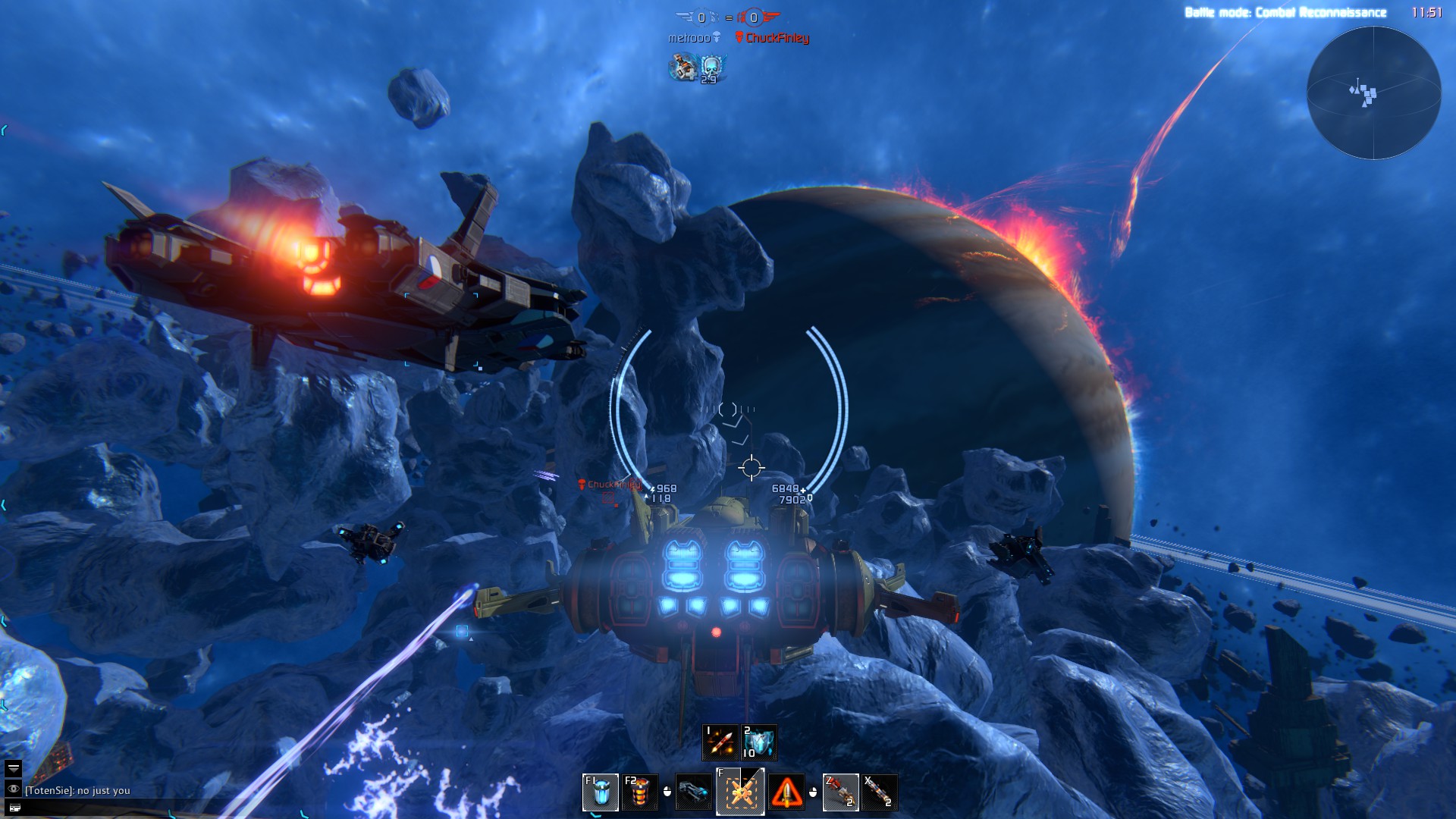This screenshot has width=1456, height=819.
Task: Click the blue skull buff icon
Action: click(711, 68)
